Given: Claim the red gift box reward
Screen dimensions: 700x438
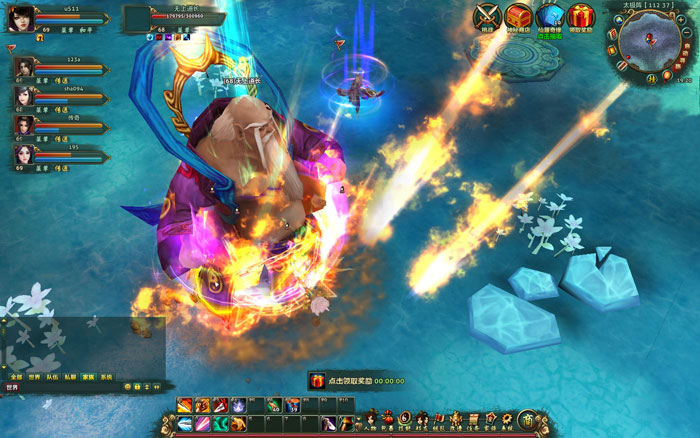Looking at the screenshot, I should click(580, 17).
